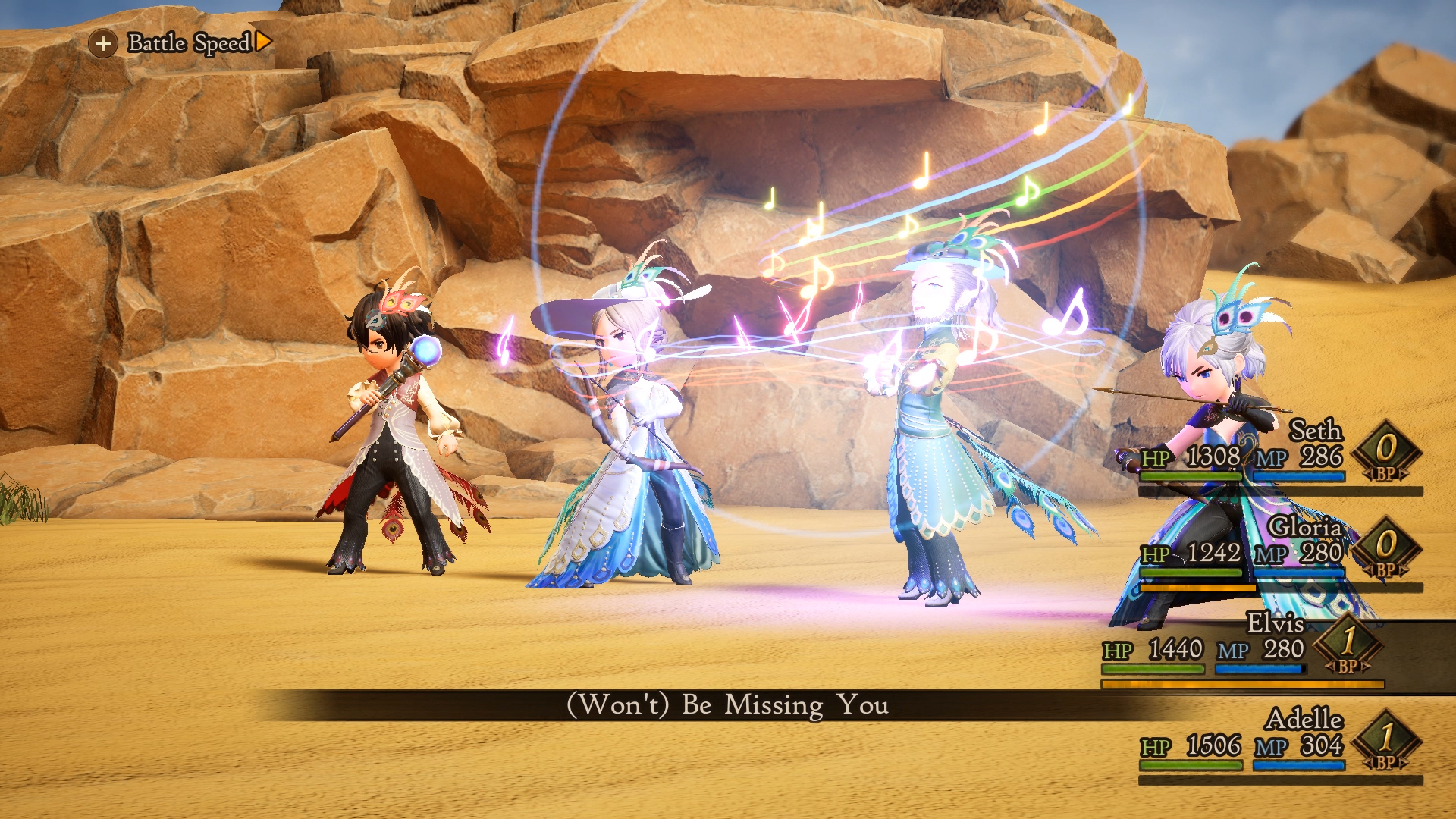Toggle the Battle Speed setting
Screen dimensions: 1456x819
[187, 42]
